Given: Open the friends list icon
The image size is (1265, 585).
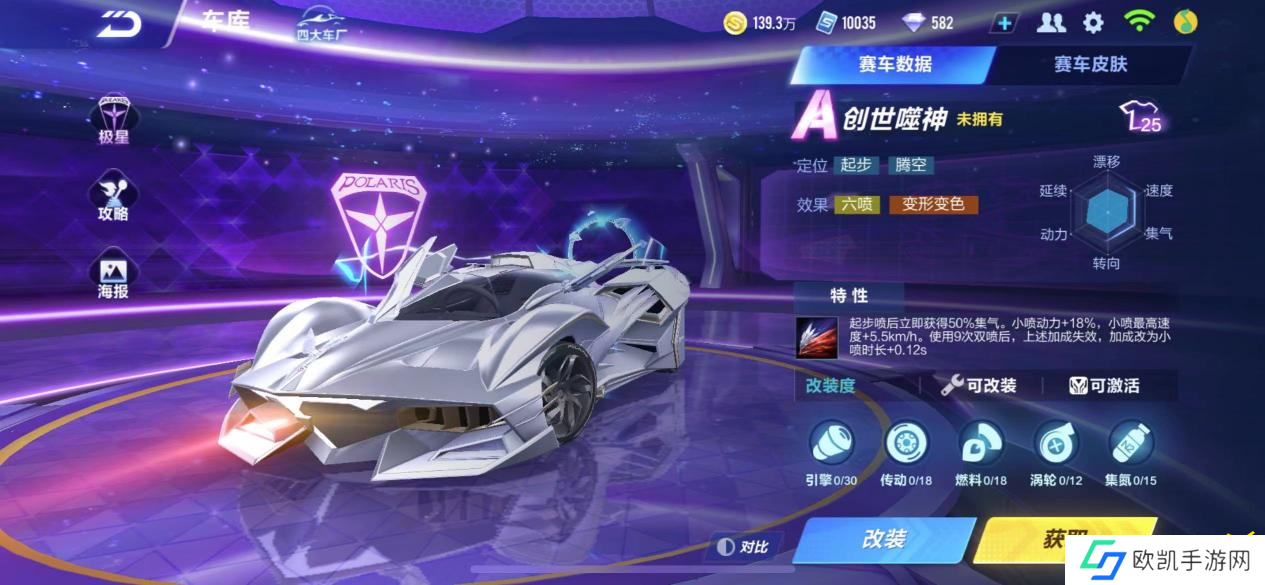Looking at the screenshot, I should click(1051, 22).
